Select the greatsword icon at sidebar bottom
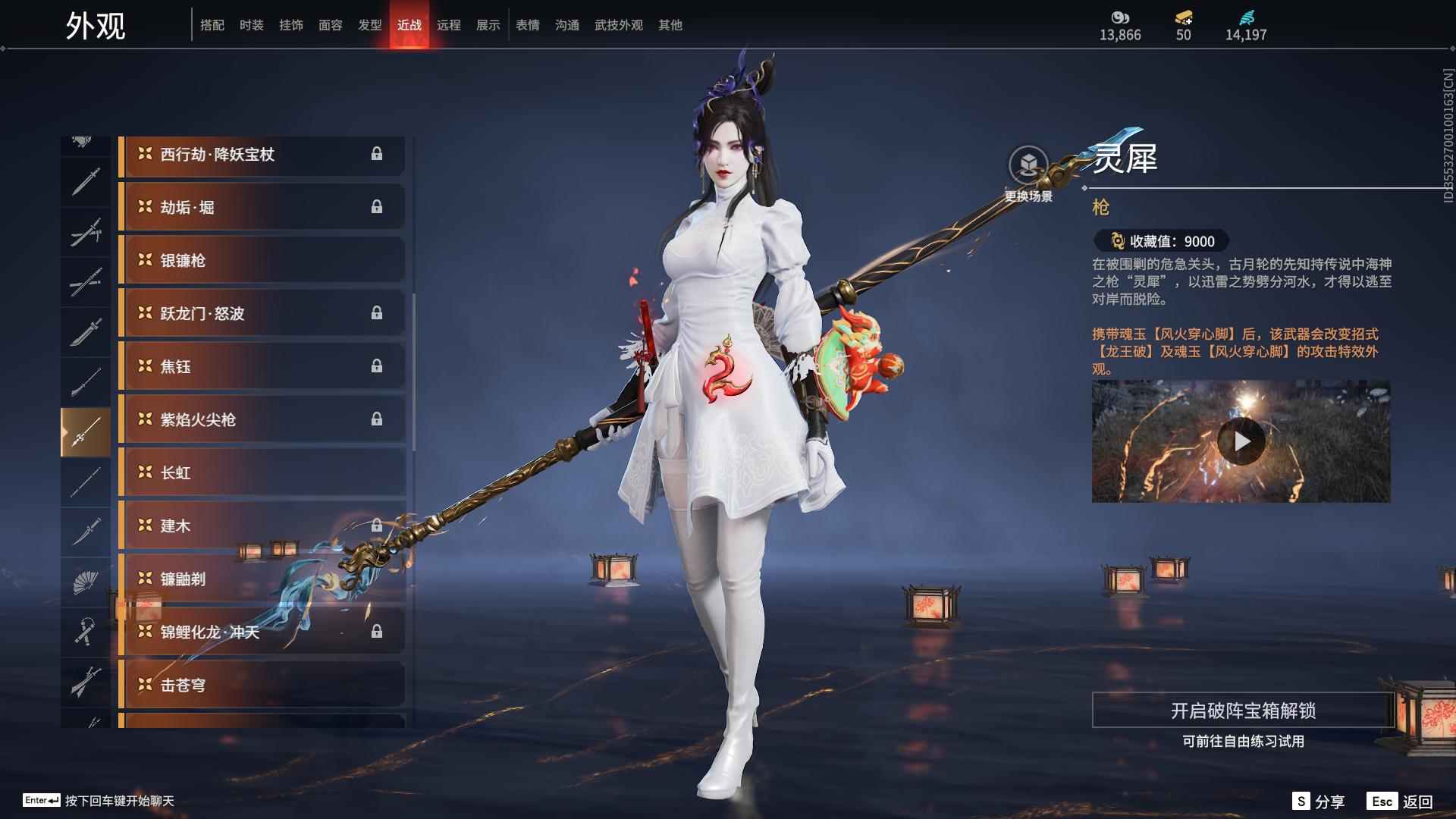 pos(86,680)
